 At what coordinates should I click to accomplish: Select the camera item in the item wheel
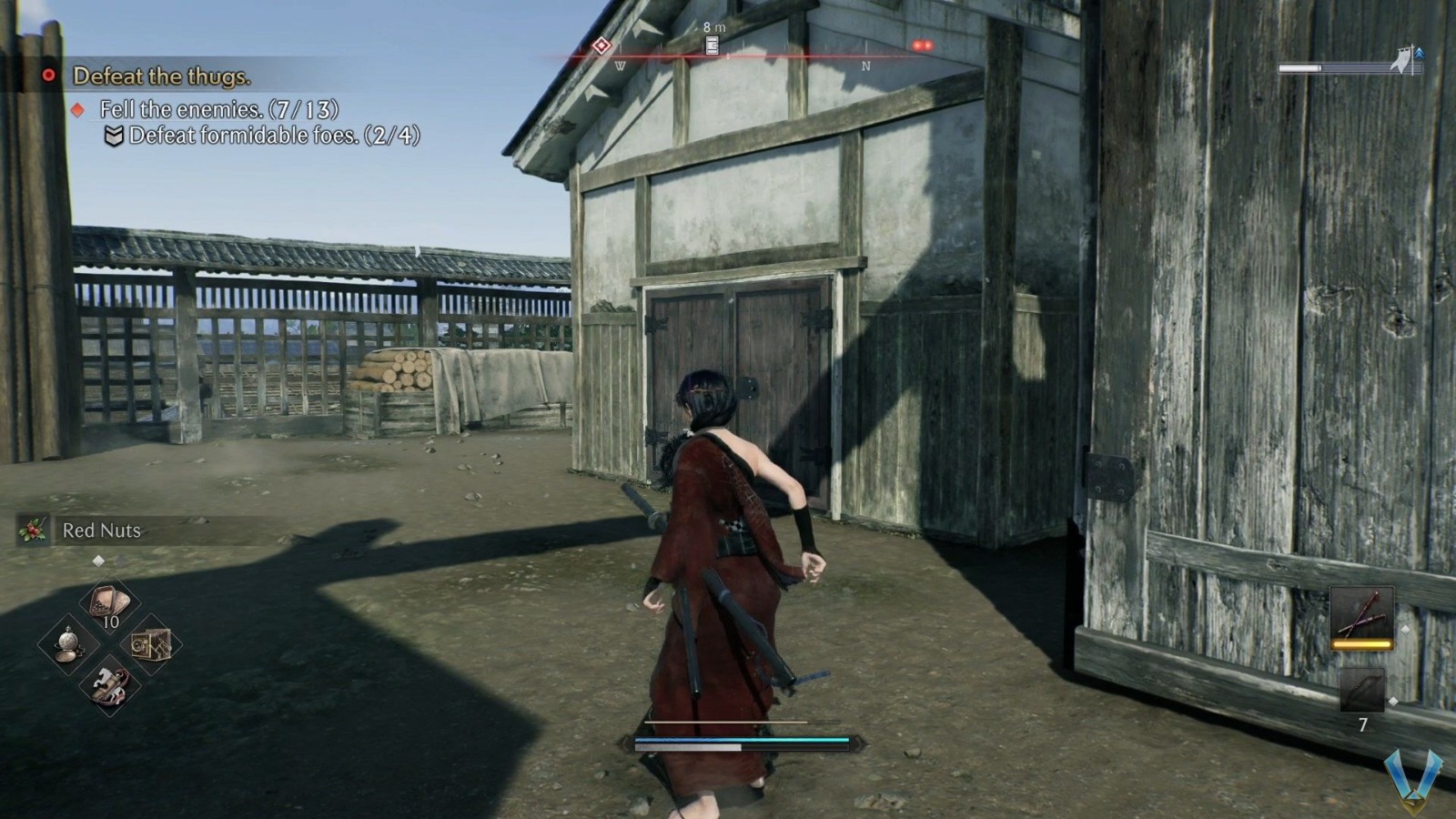coord(150,646)
